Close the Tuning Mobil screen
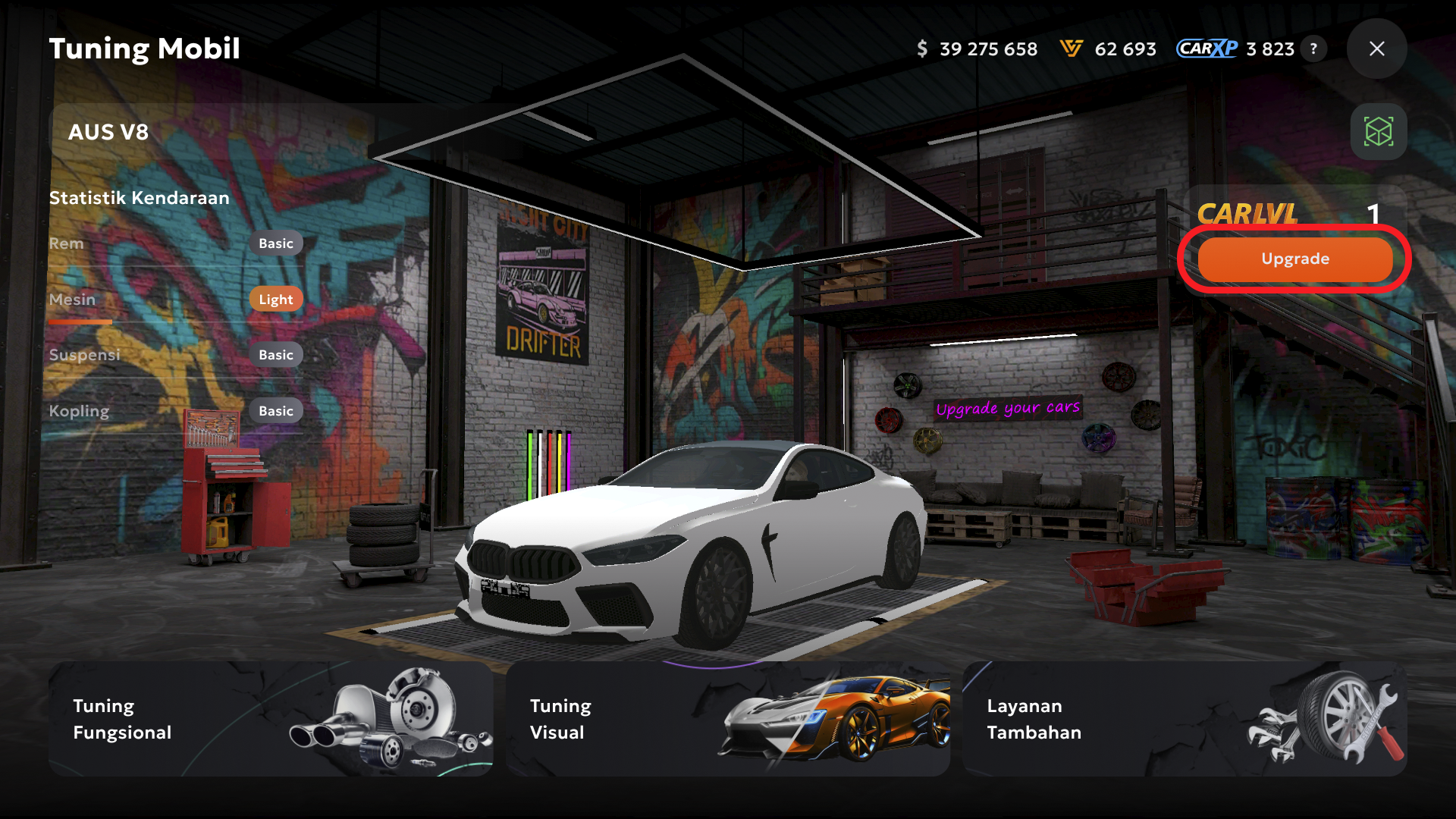Image resolution: width=1456 pixels, height=819 pixels. (1376, 49)
